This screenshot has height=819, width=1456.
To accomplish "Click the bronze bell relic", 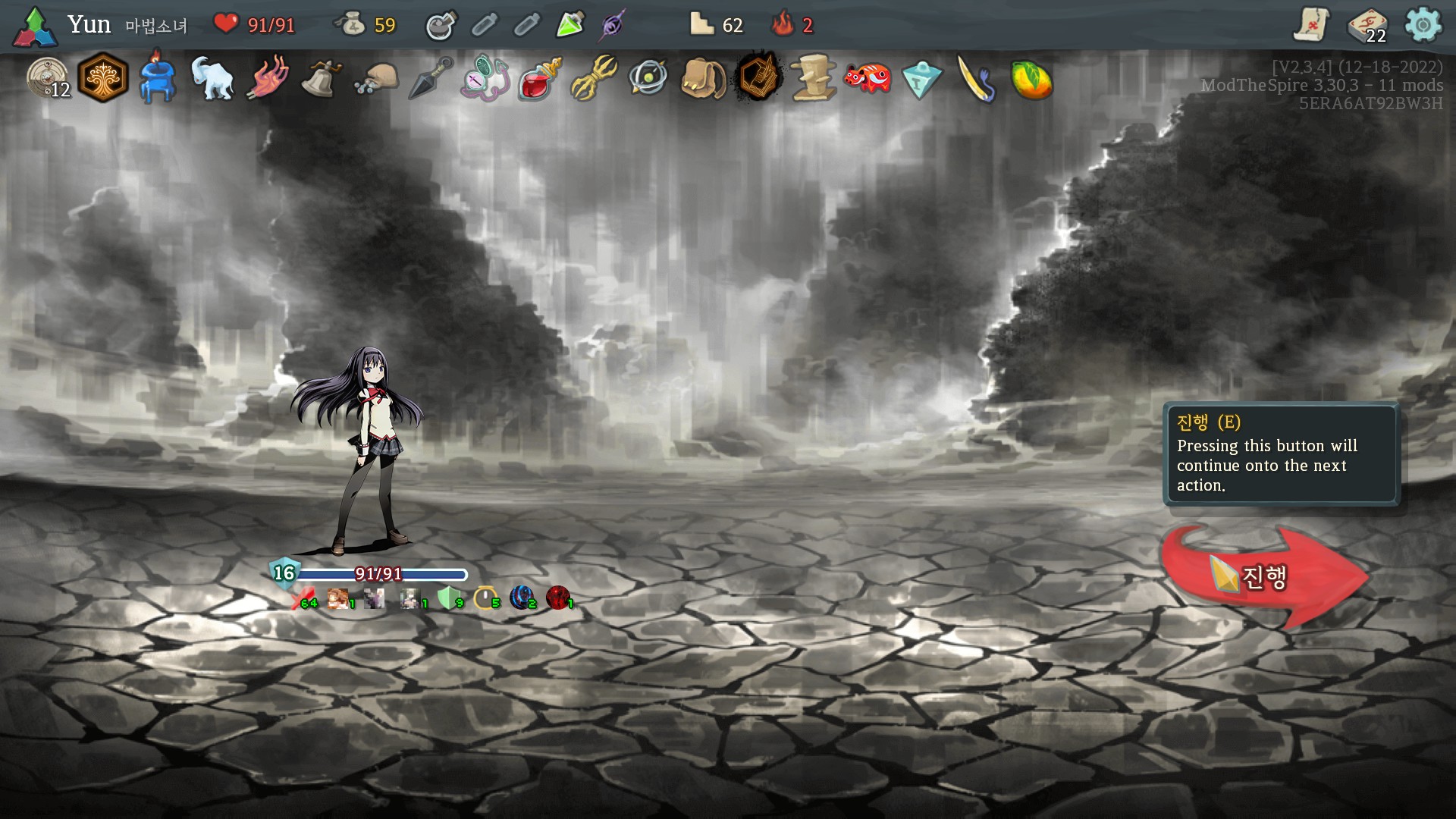I will (321, 78).
